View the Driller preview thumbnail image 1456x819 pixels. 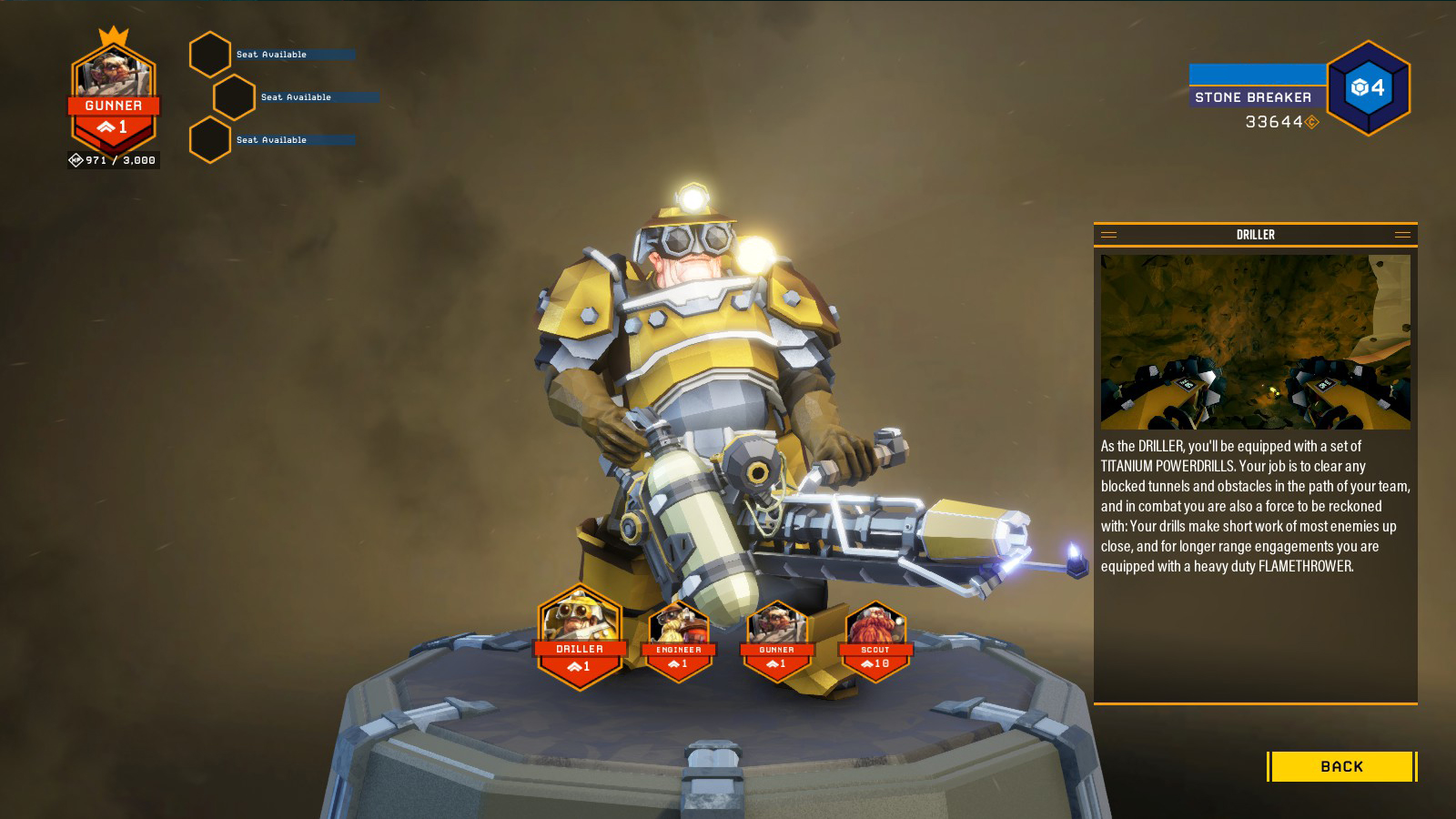(1255, 342)
